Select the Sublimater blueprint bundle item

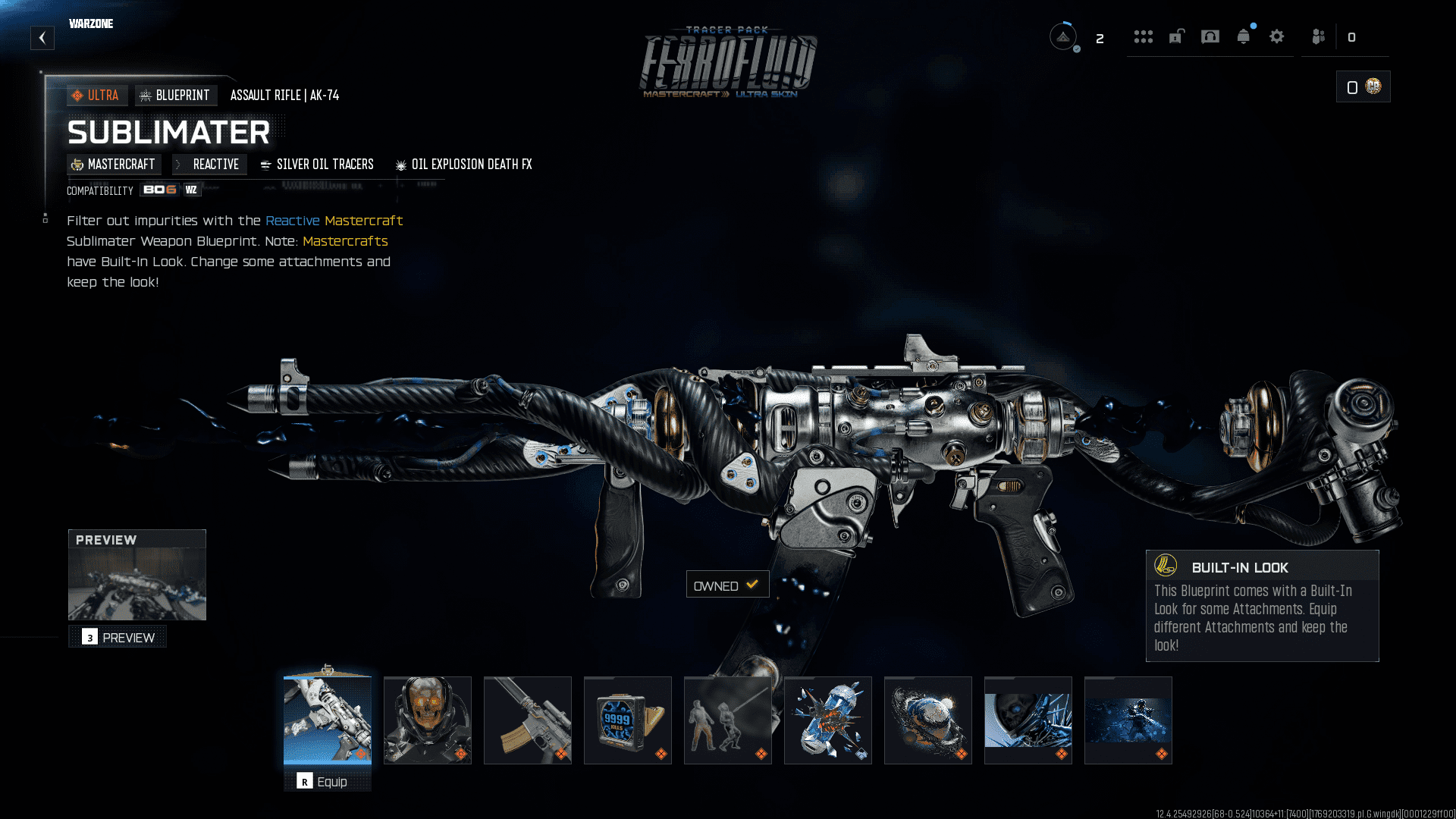(328, 720)
